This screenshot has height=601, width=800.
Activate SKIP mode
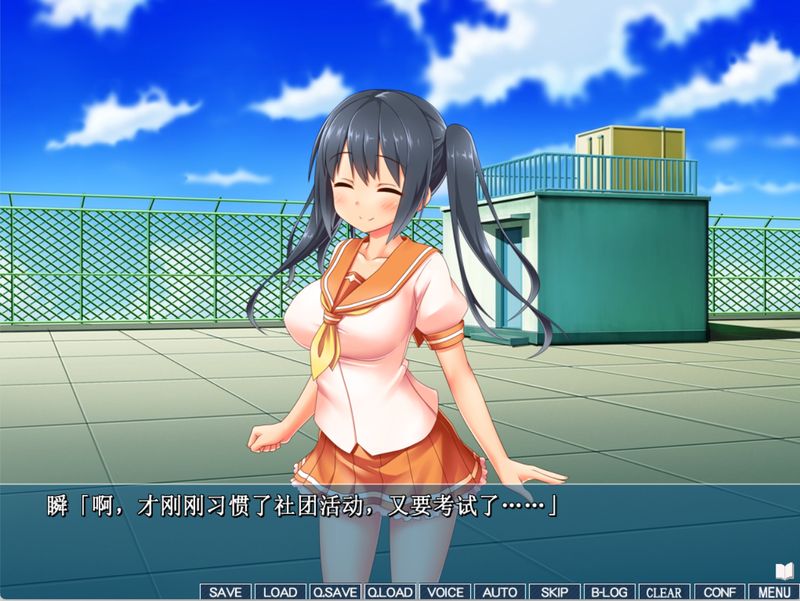554,592
